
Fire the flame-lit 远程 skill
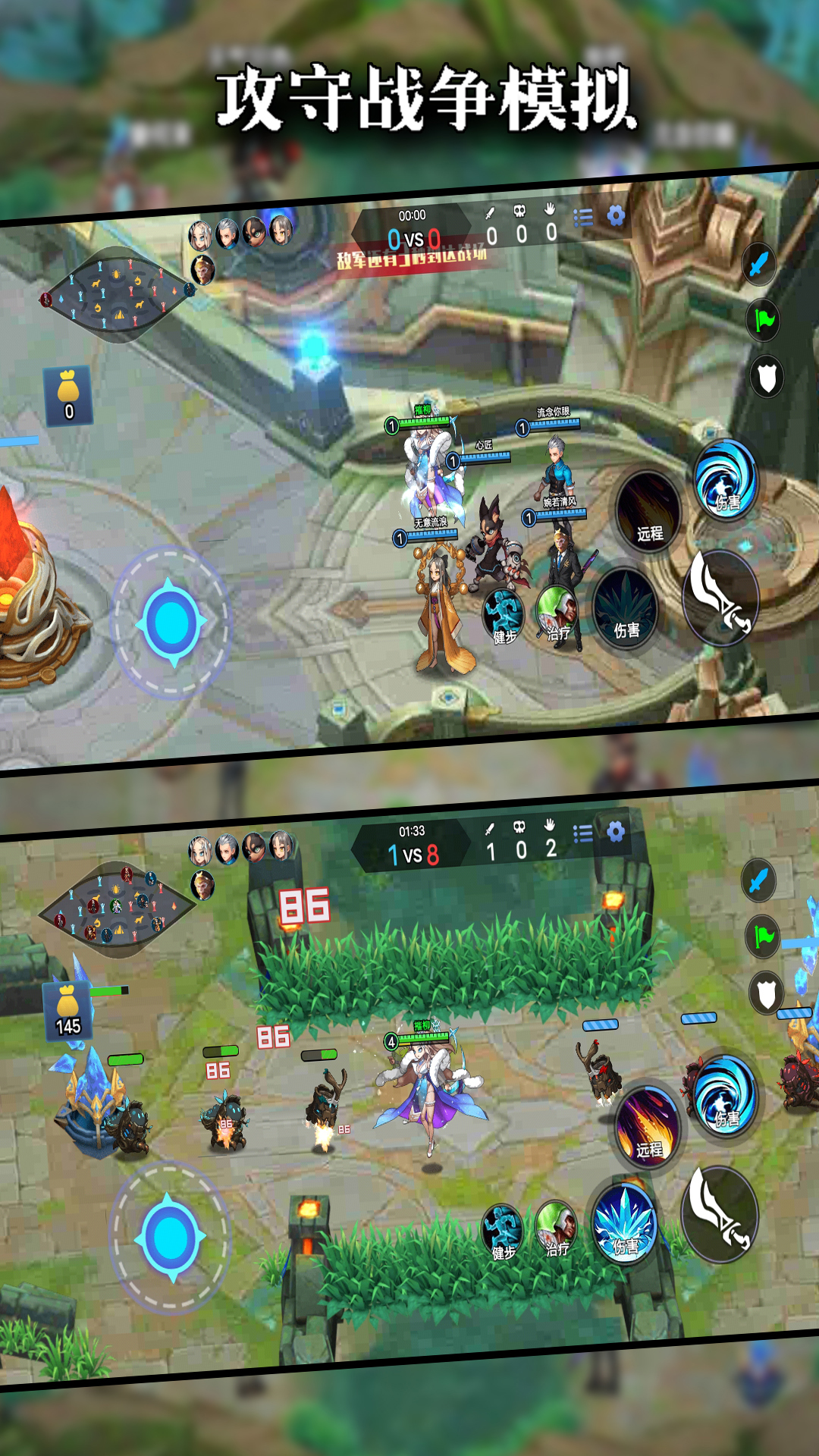648,1125
